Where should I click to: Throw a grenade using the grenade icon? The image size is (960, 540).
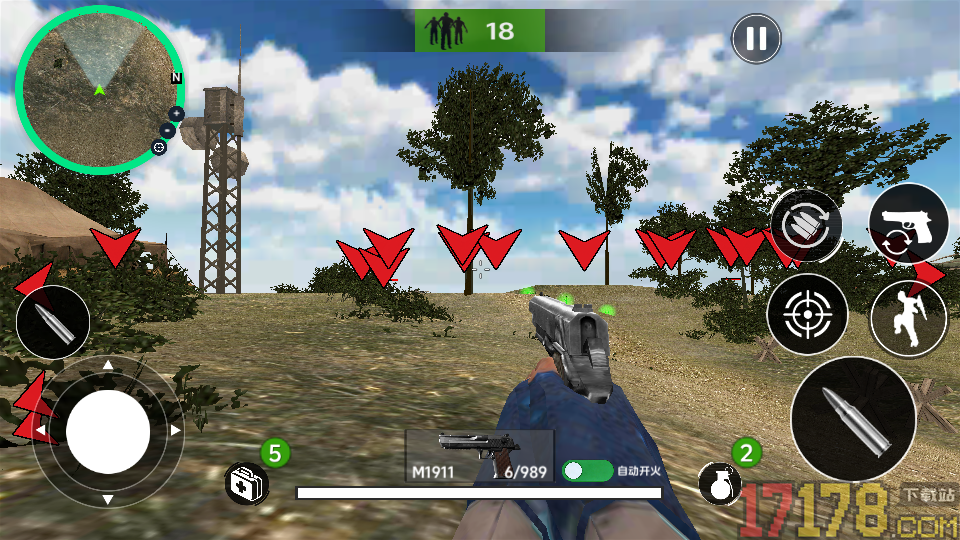tap(720, 484)
